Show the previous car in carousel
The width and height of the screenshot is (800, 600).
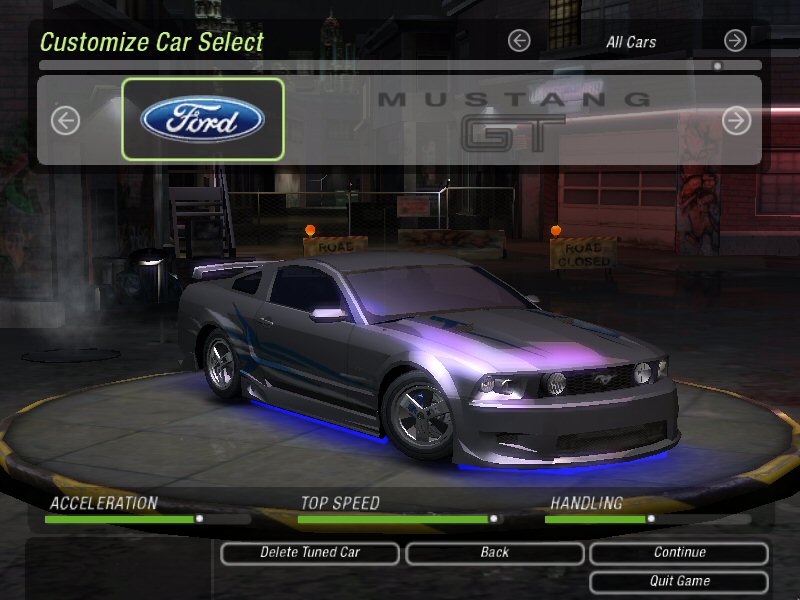pyautogui.click(x=65, y=121)
